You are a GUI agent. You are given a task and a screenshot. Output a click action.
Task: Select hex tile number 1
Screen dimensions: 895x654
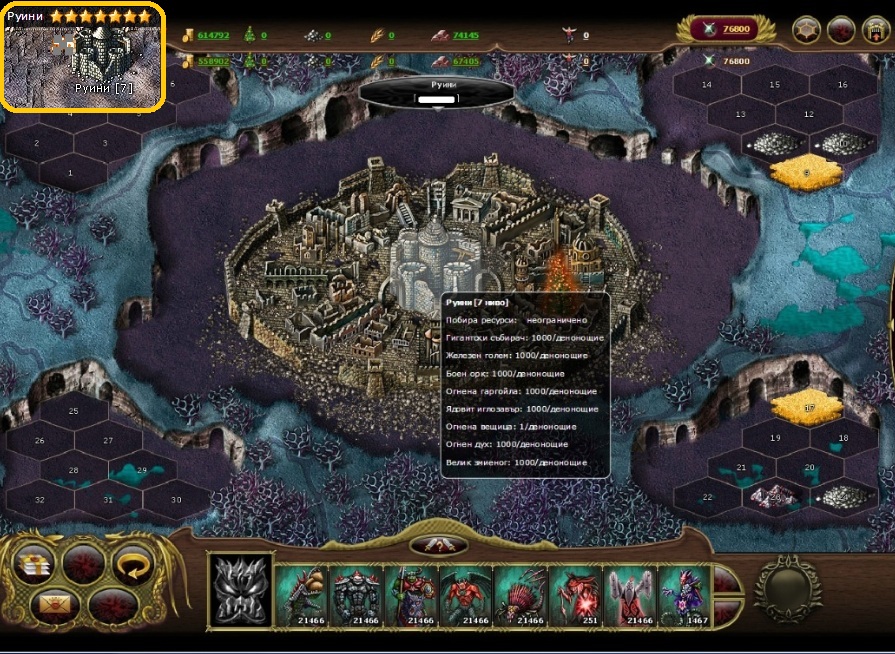coord(70,173)
